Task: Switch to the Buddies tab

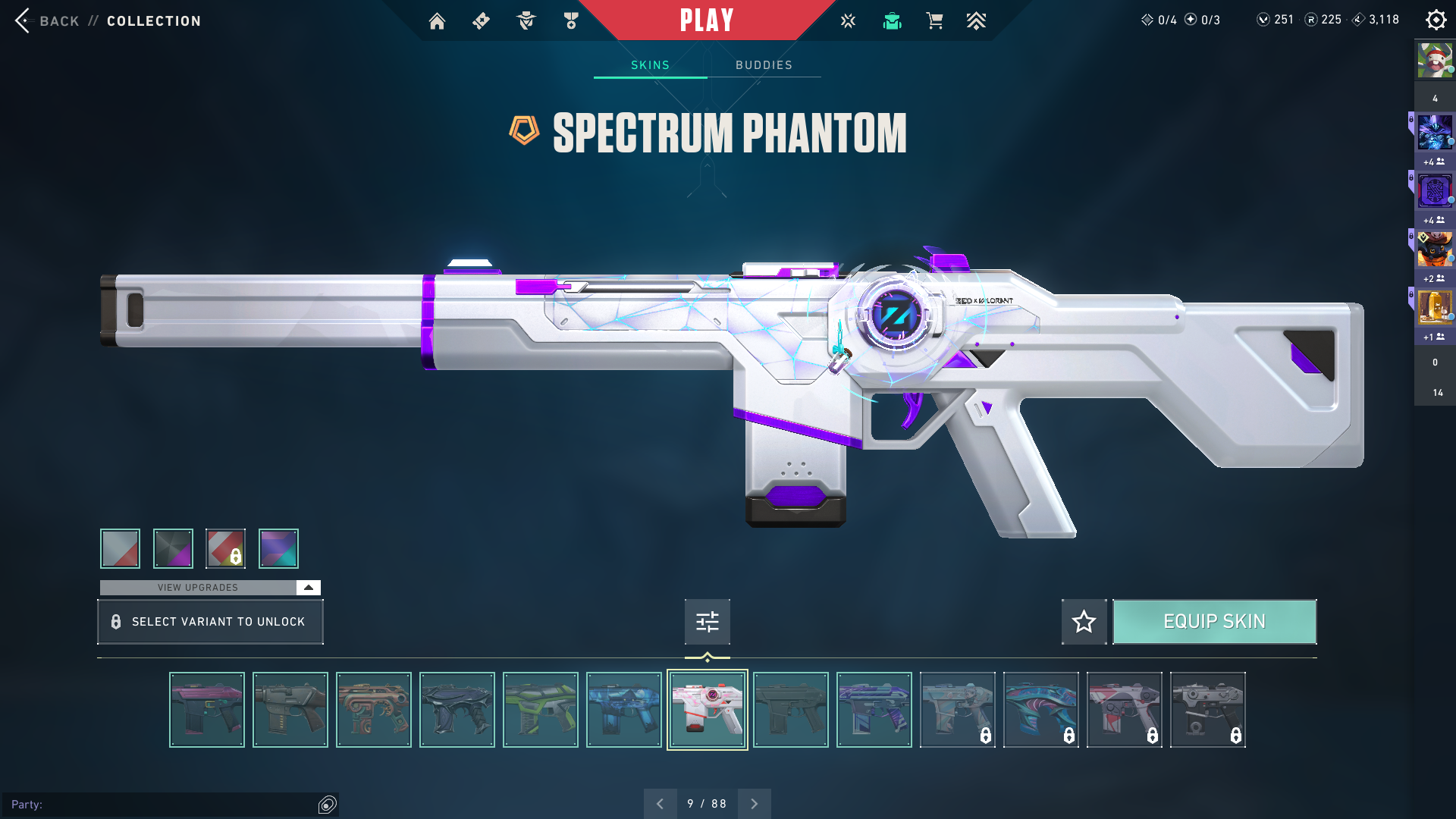Action: pos(764,65)
